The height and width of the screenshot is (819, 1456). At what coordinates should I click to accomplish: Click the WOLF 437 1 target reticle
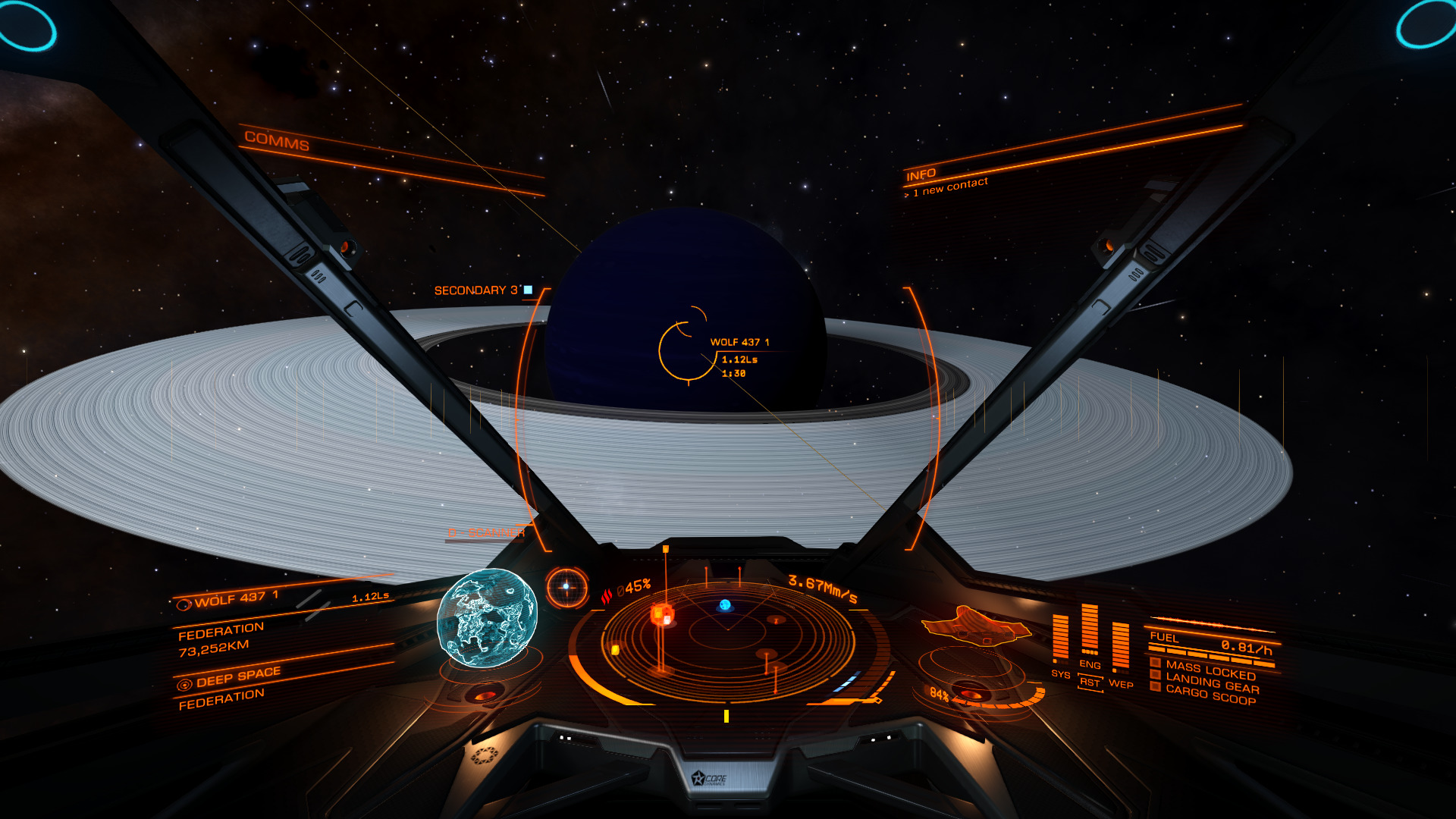click(687, 350)
